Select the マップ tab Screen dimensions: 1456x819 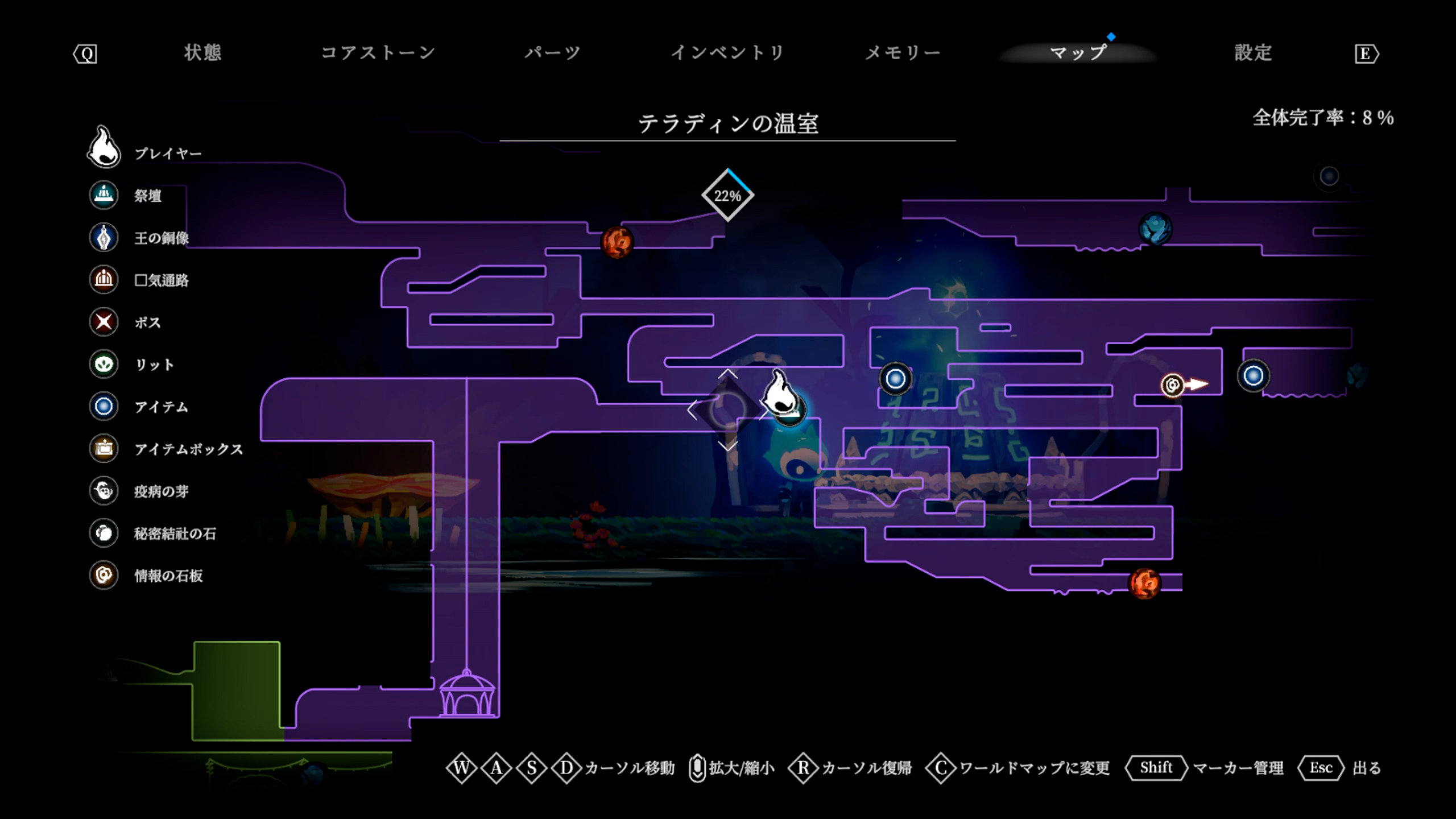1078,53
